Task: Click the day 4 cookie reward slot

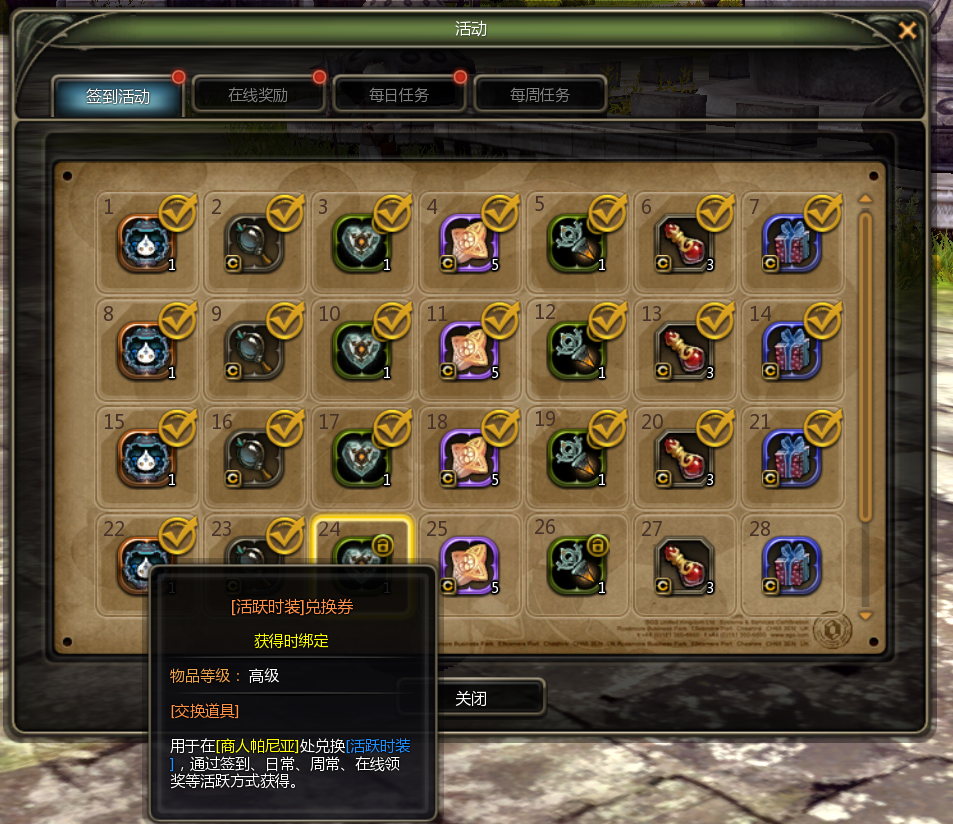Action: coord(469,243)
